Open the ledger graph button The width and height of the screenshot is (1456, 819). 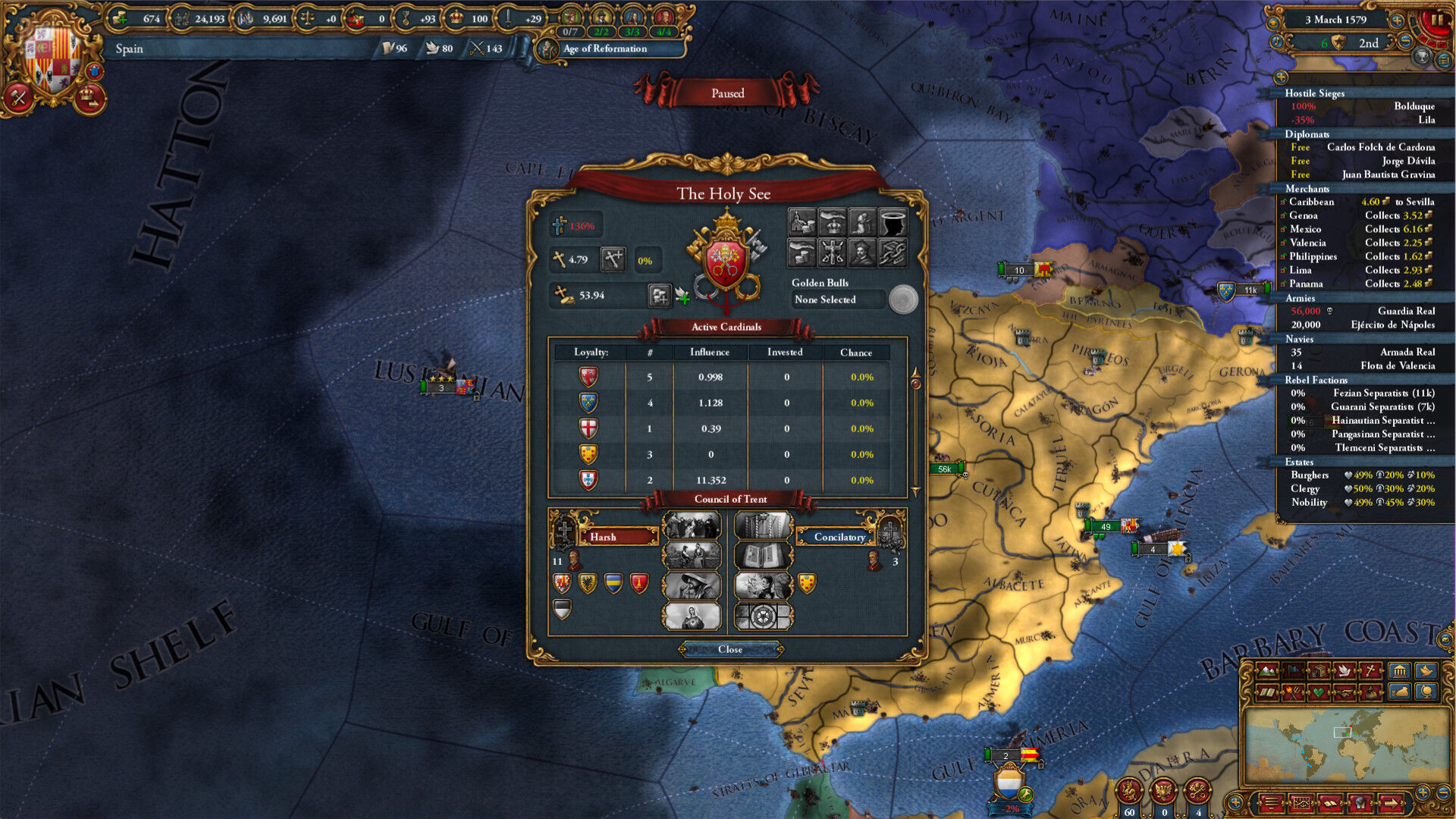[x=1301, y=802]
